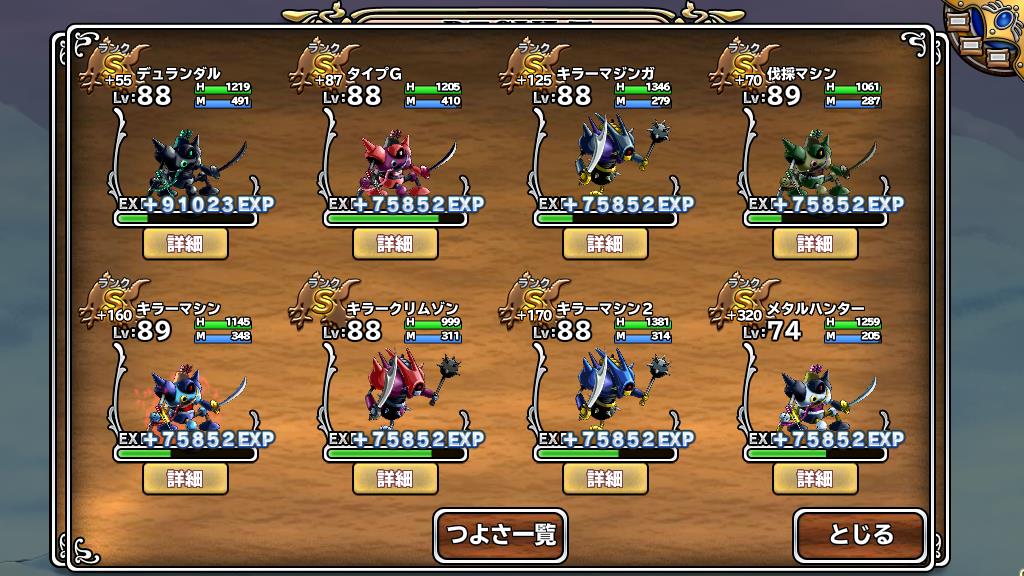Show 詳細 for メタルハンター
The image size is (1024, 576).
point(814,478)
